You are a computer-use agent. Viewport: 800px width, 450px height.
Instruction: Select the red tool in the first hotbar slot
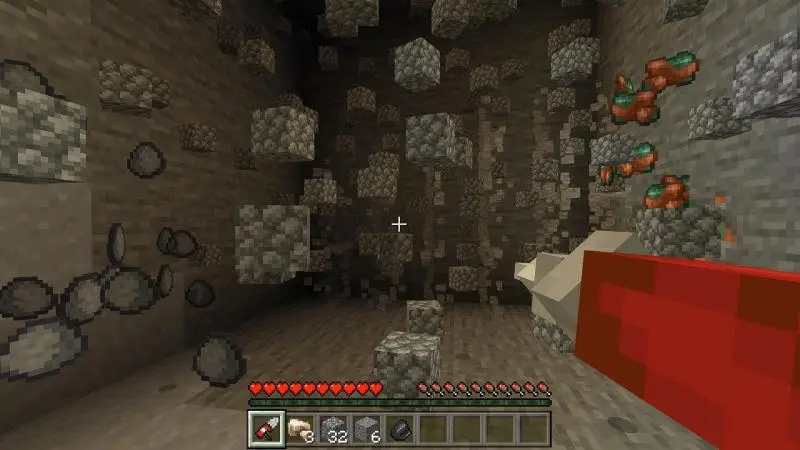[x=265, y=427]
